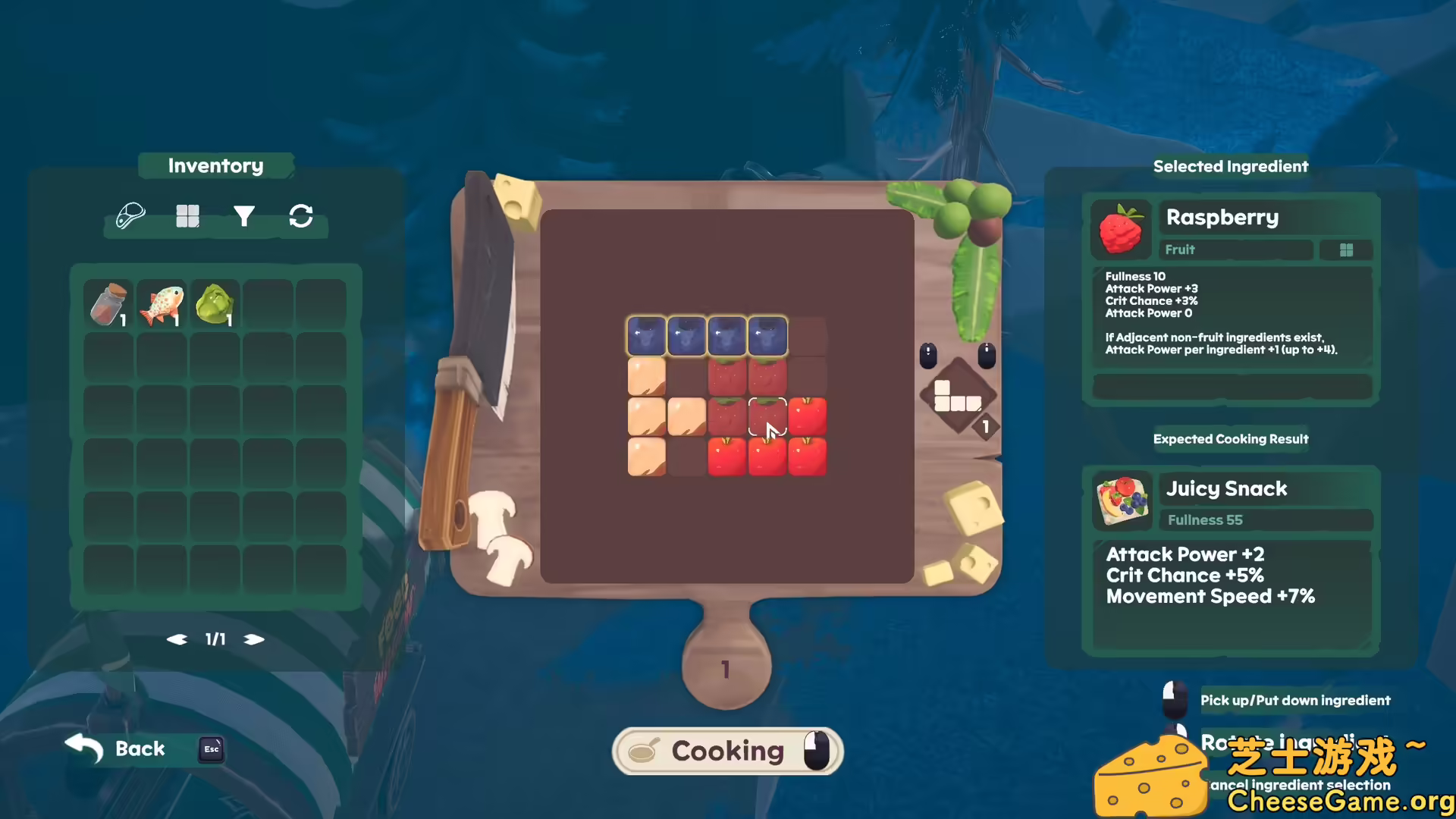Open the inventory filter funnel icon
This screenshot has height=819, width=1456.
[x=244, y=215]
